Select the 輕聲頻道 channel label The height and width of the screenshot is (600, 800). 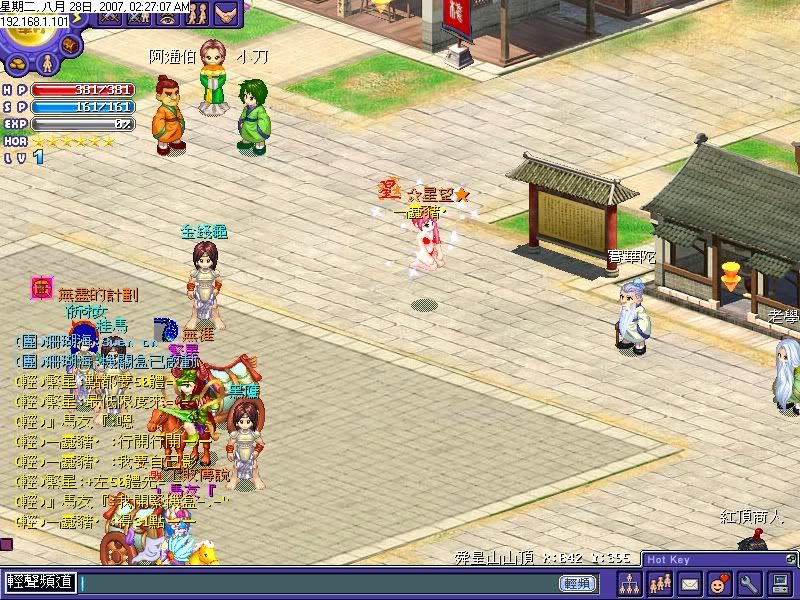click(42, 582)
